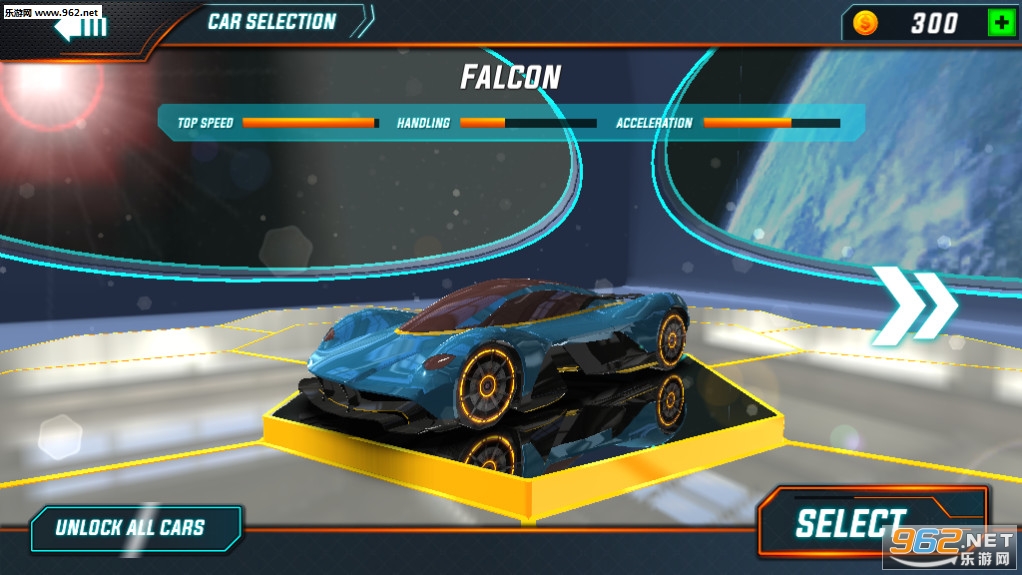Add more coins with green plus

pyautogui.click(x=1000, y=23)
